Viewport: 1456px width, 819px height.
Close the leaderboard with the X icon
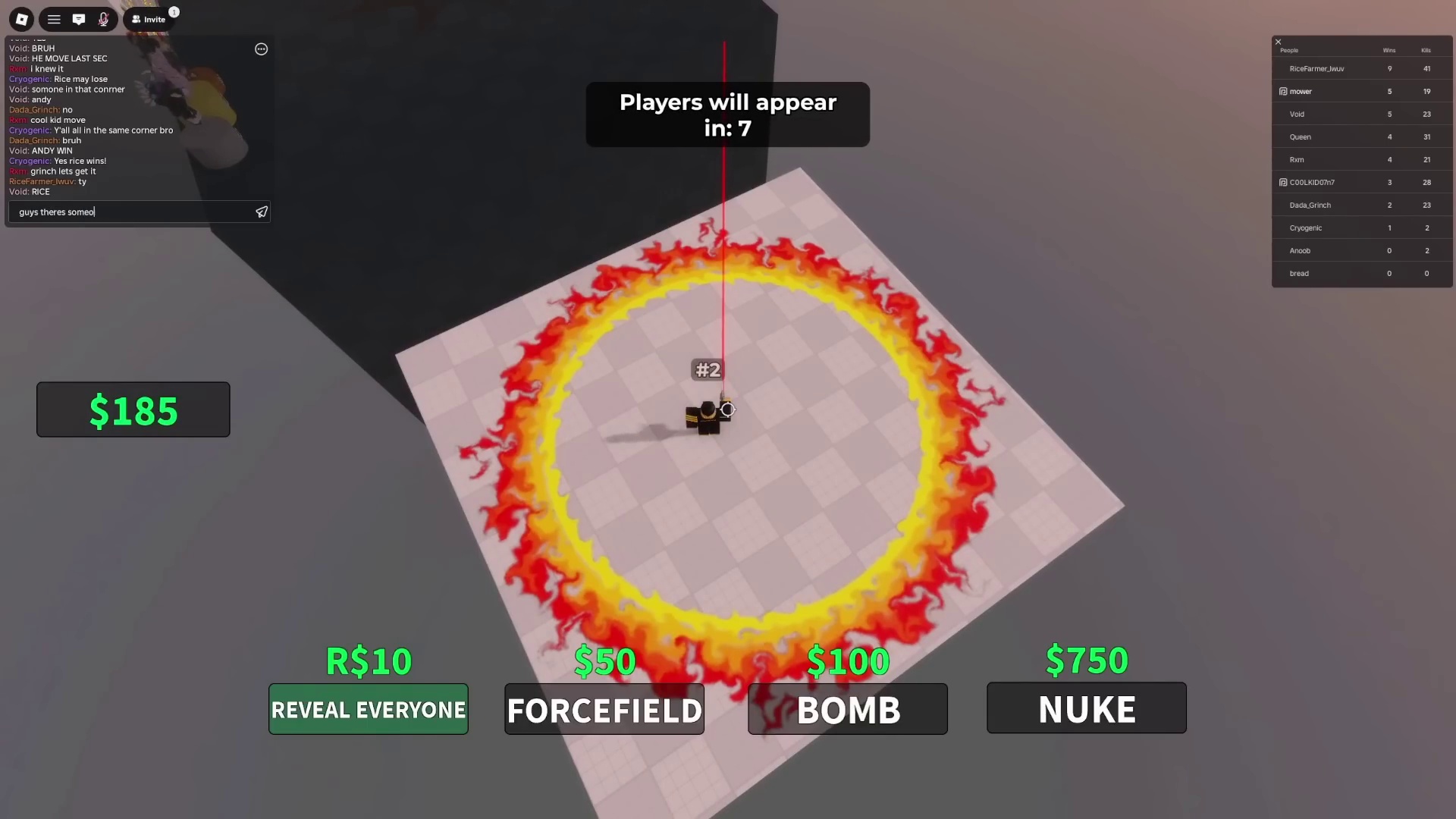pos(1278,41)
